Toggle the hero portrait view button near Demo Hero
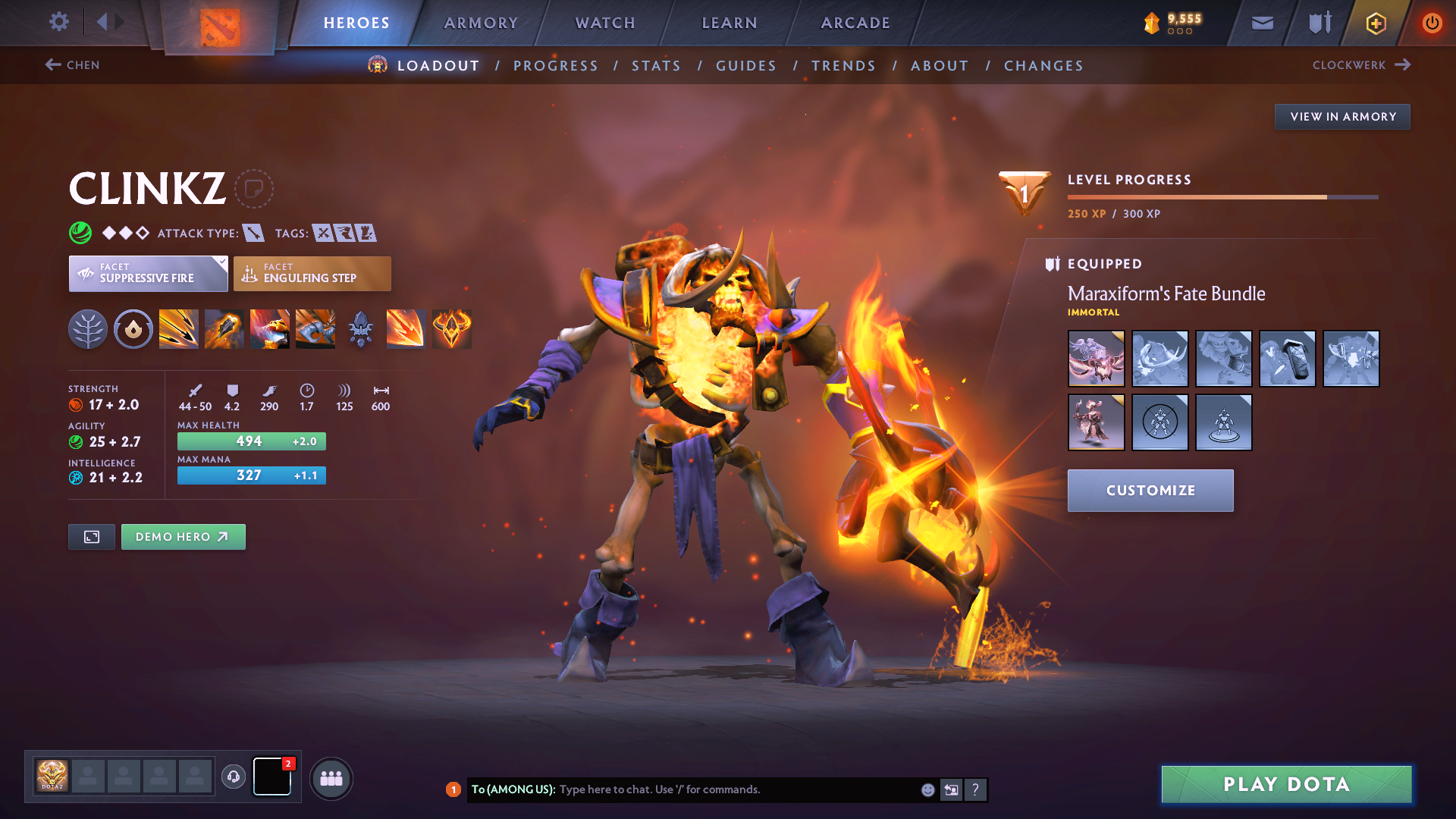 coord(91,536)
